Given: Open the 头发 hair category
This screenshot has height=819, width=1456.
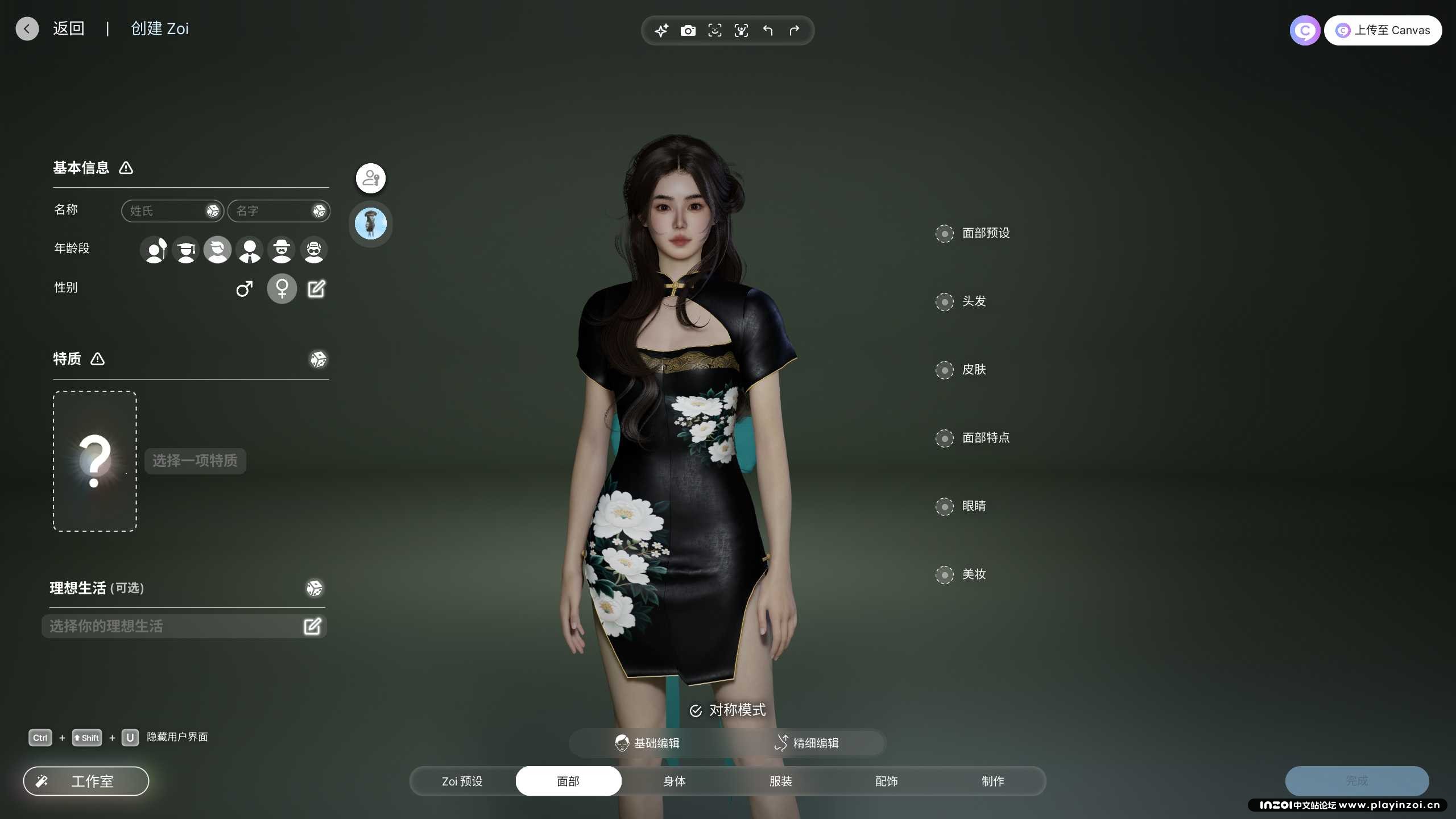Looking at the screenshot, I should (945, 301).
